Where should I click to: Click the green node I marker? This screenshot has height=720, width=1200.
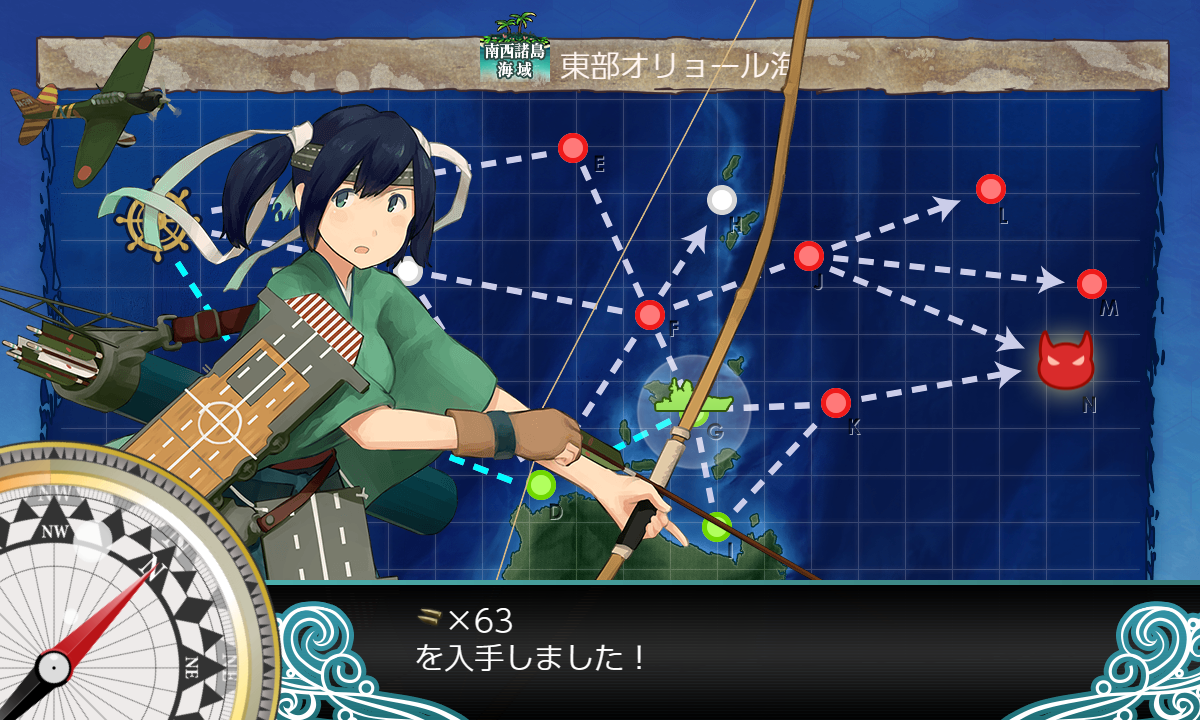point(716,526)
